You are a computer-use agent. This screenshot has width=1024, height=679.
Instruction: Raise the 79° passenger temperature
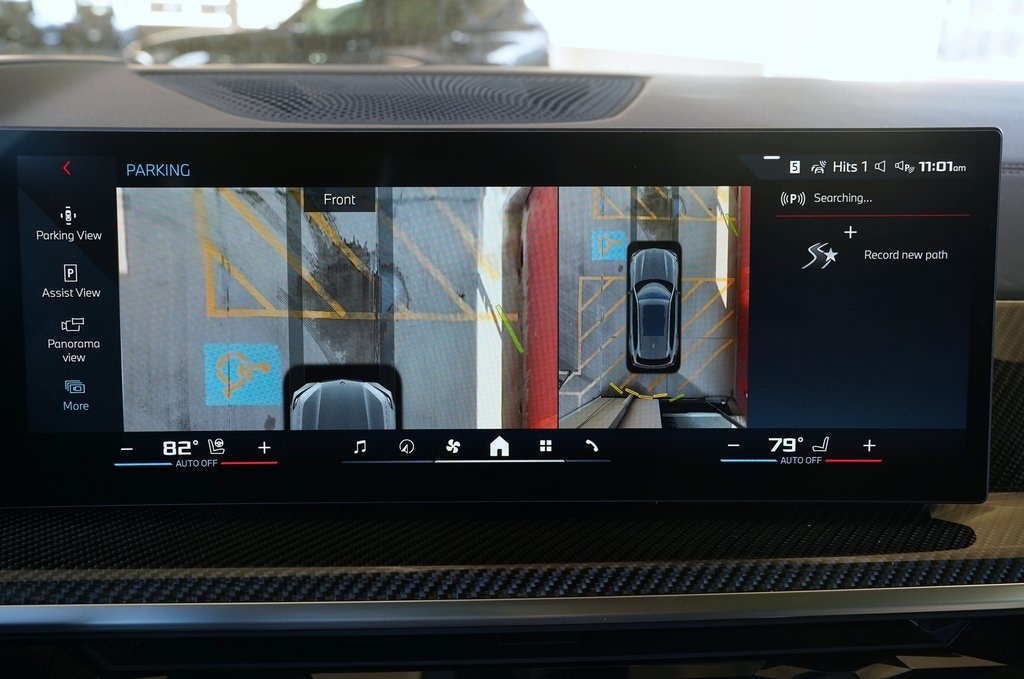click(x=869, y=445)
